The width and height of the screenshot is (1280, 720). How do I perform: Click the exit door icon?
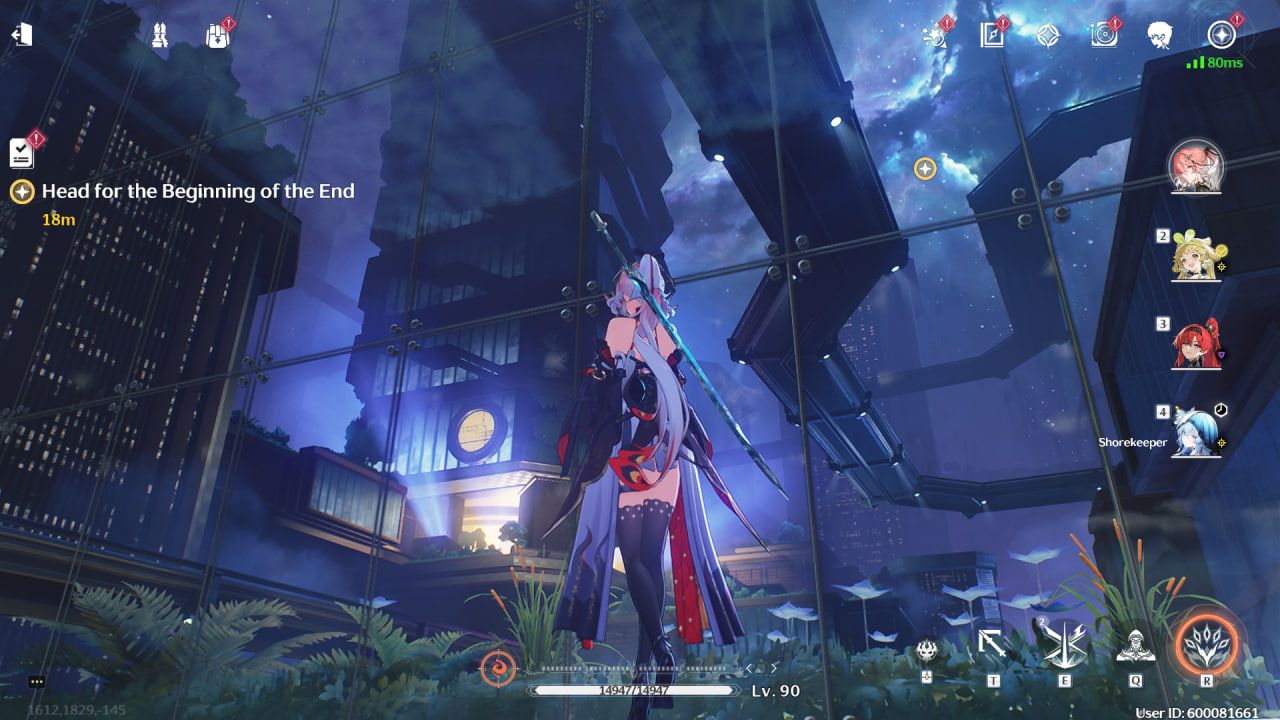pos(22,35)
